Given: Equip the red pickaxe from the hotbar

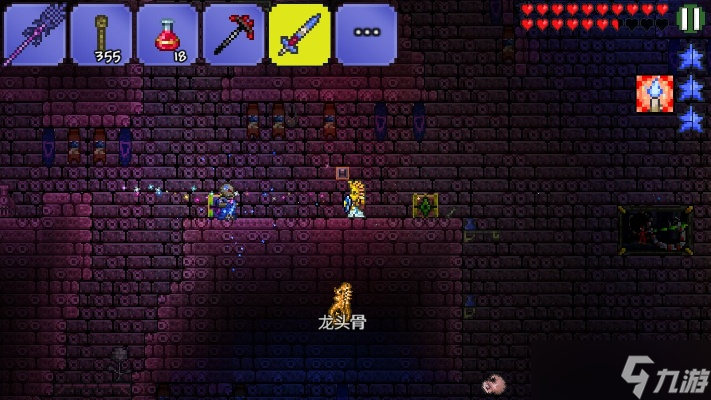Looking at the screenshot, I should [233, 34].
